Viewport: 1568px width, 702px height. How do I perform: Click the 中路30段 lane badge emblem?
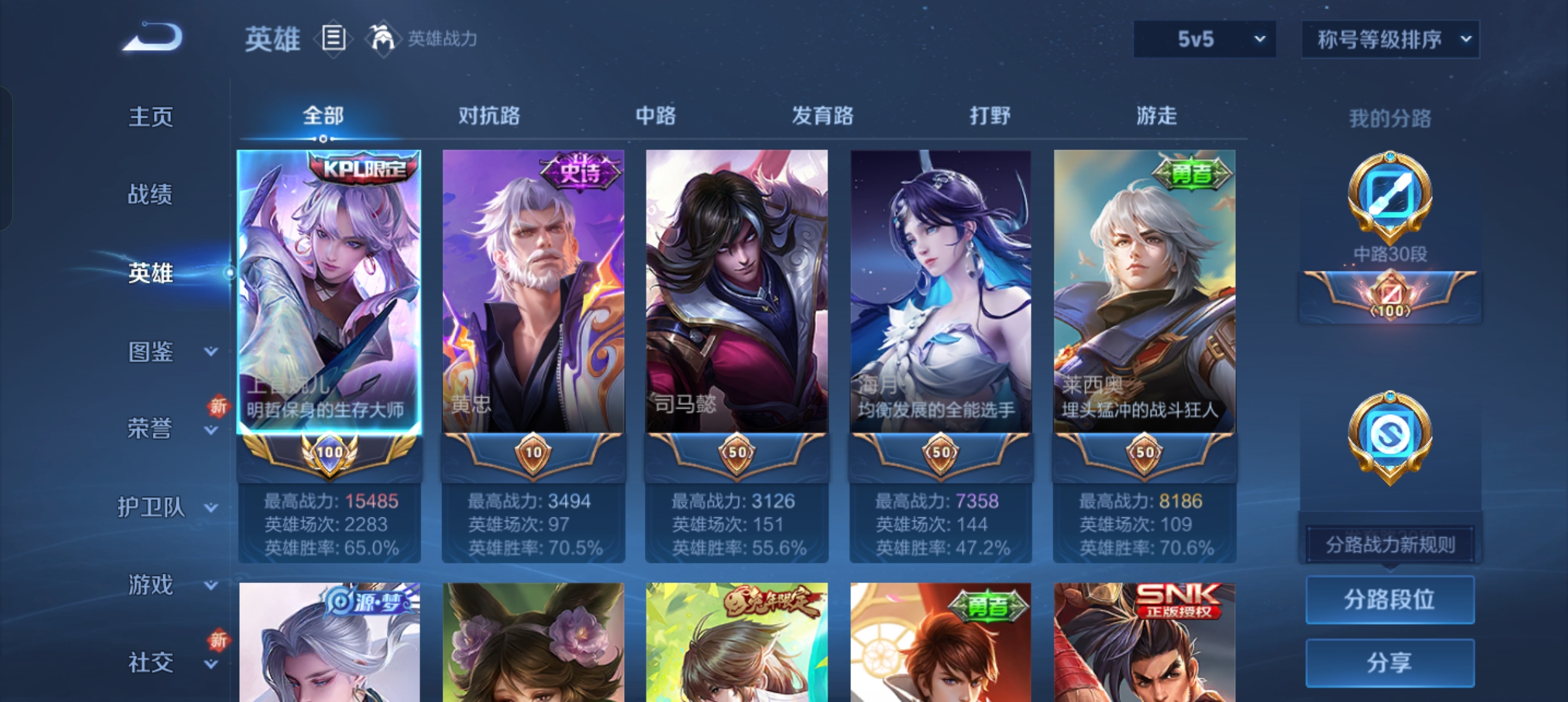tap(1389, 195)
